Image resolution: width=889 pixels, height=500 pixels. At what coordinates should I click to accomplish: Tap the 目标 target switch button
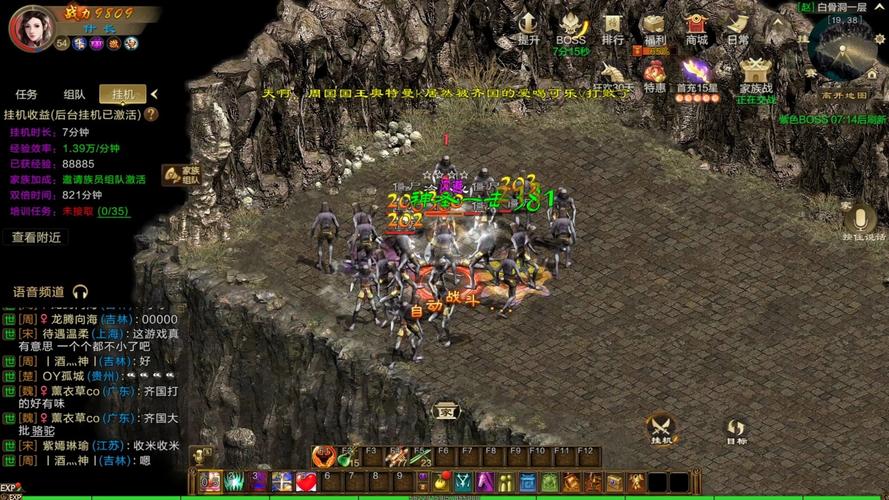pyautogui.click(x=736, y=431)
